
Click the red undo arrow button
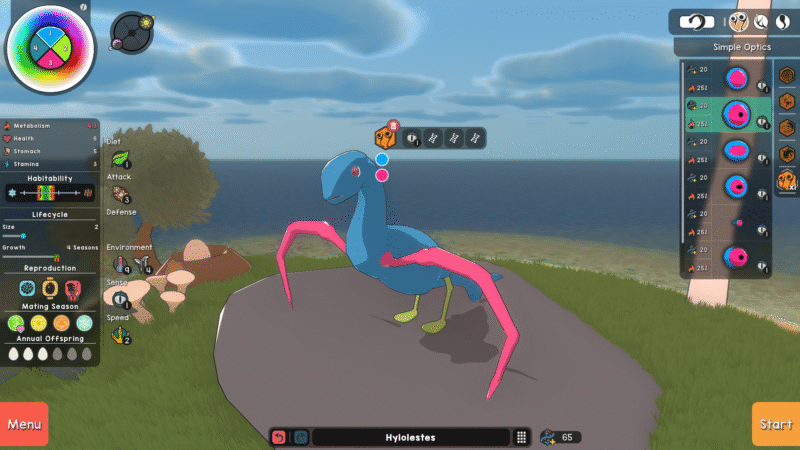(x=279, y=437)
